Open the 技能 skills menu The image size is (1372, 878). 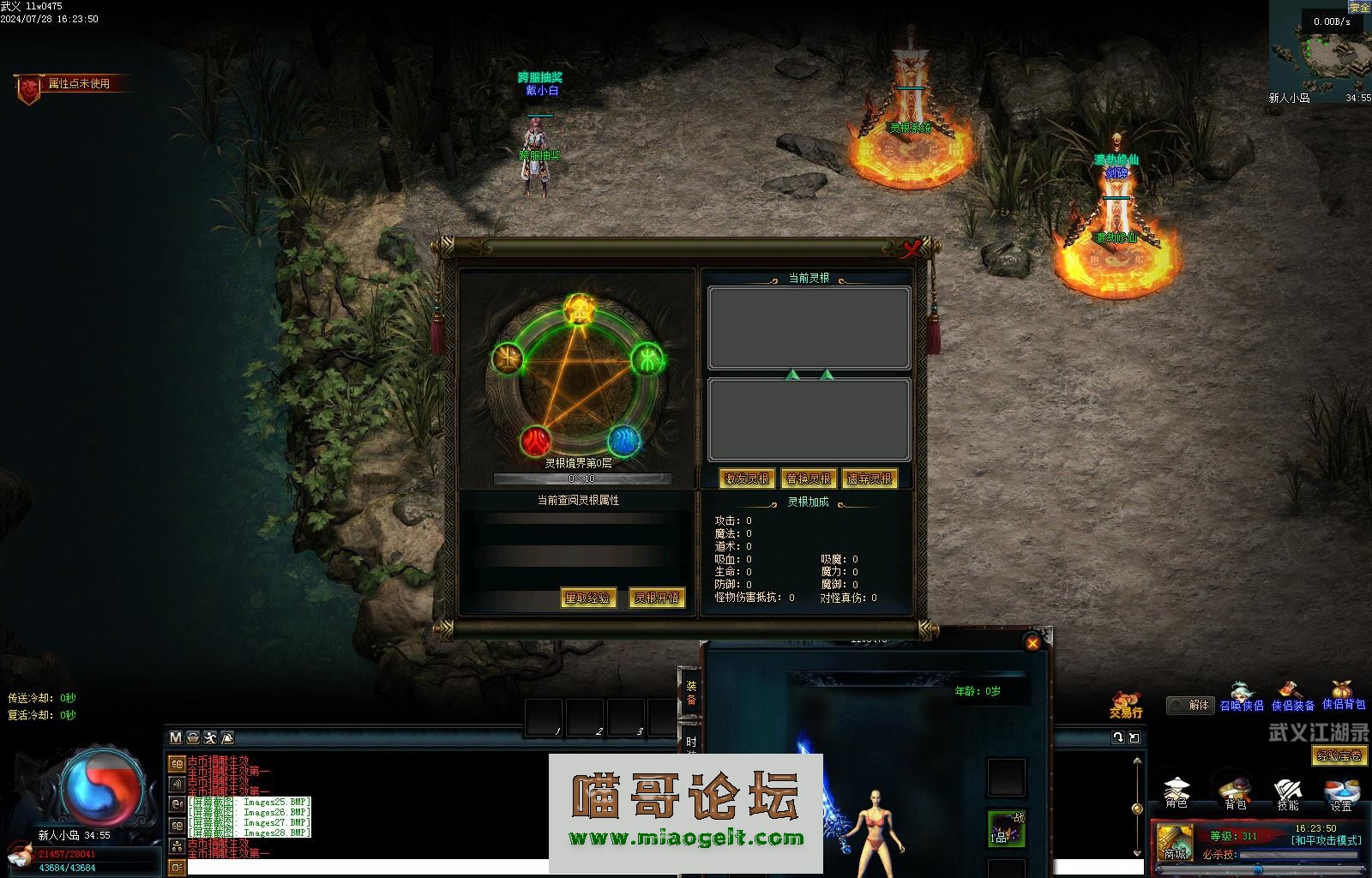point(1288,792)
